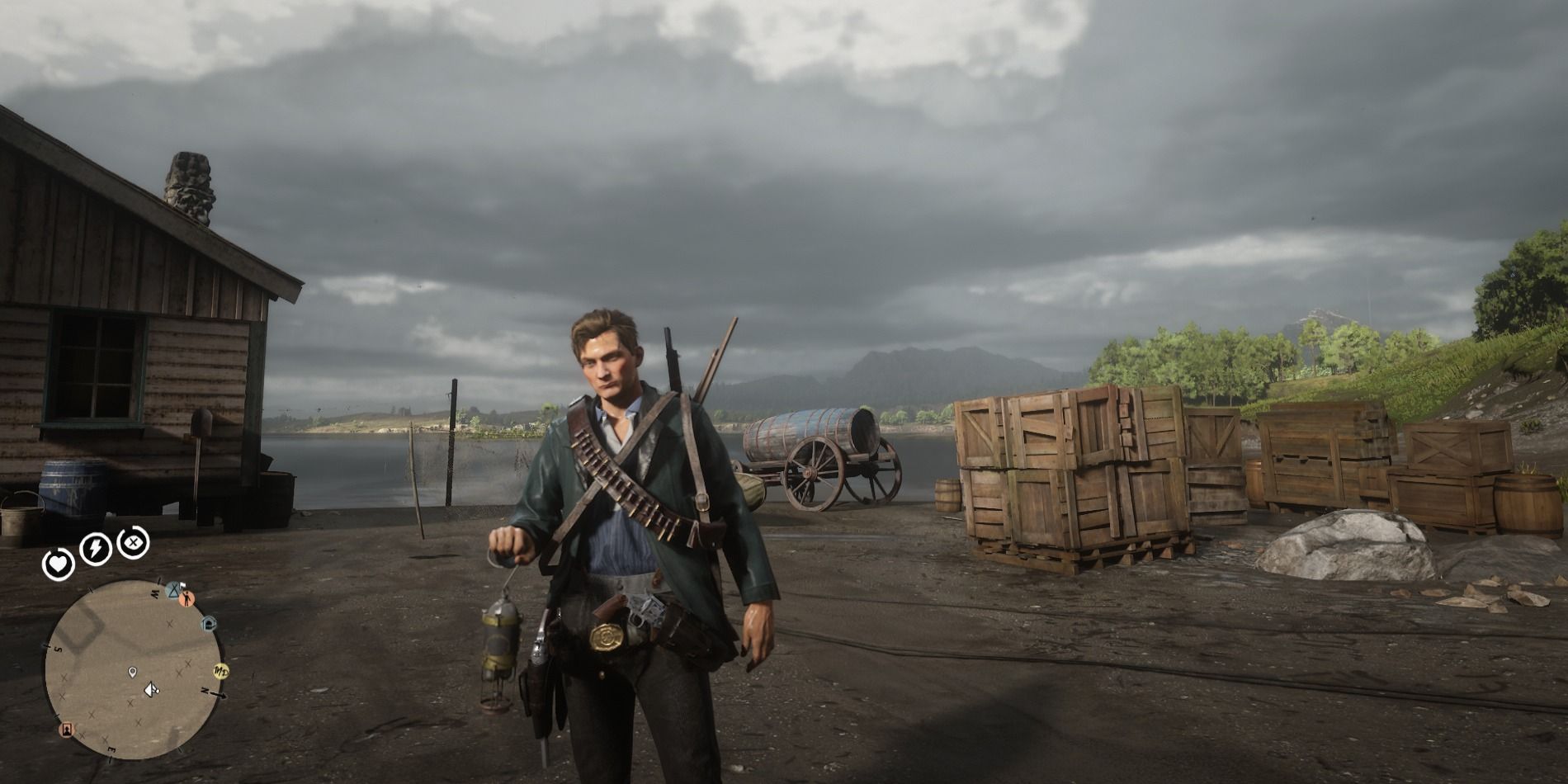
Task: Select the blue house marker on minimap
Action: point(209,623)
